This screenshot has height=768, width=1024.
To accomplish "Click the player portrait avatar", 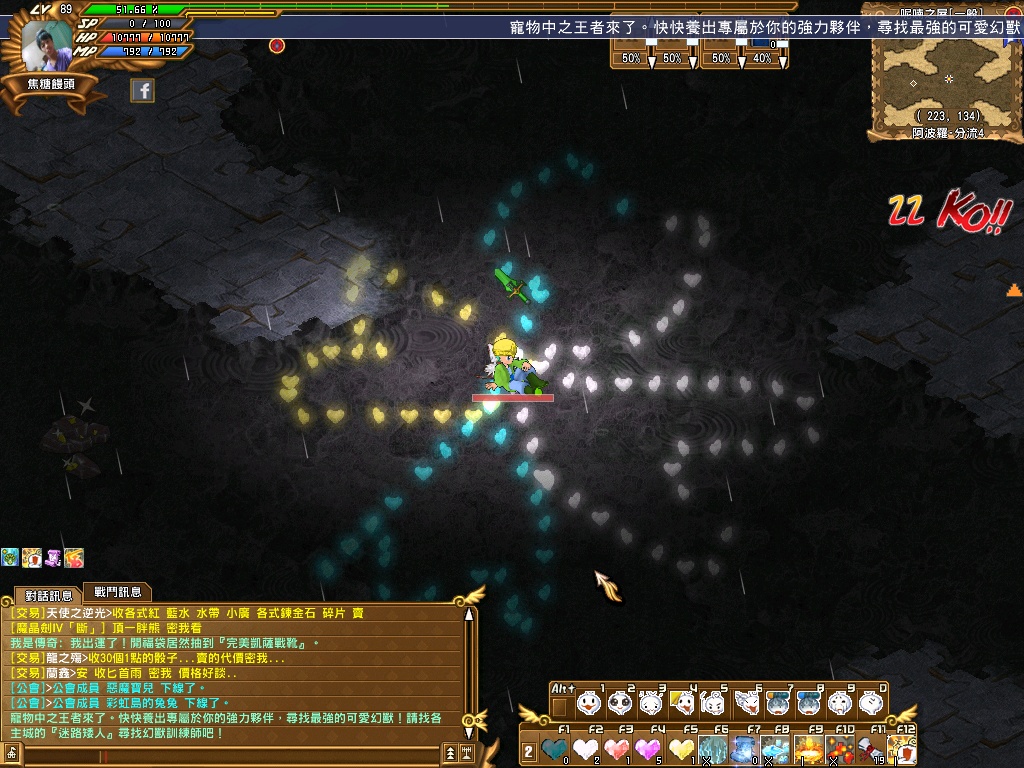I will pos(48,47).
